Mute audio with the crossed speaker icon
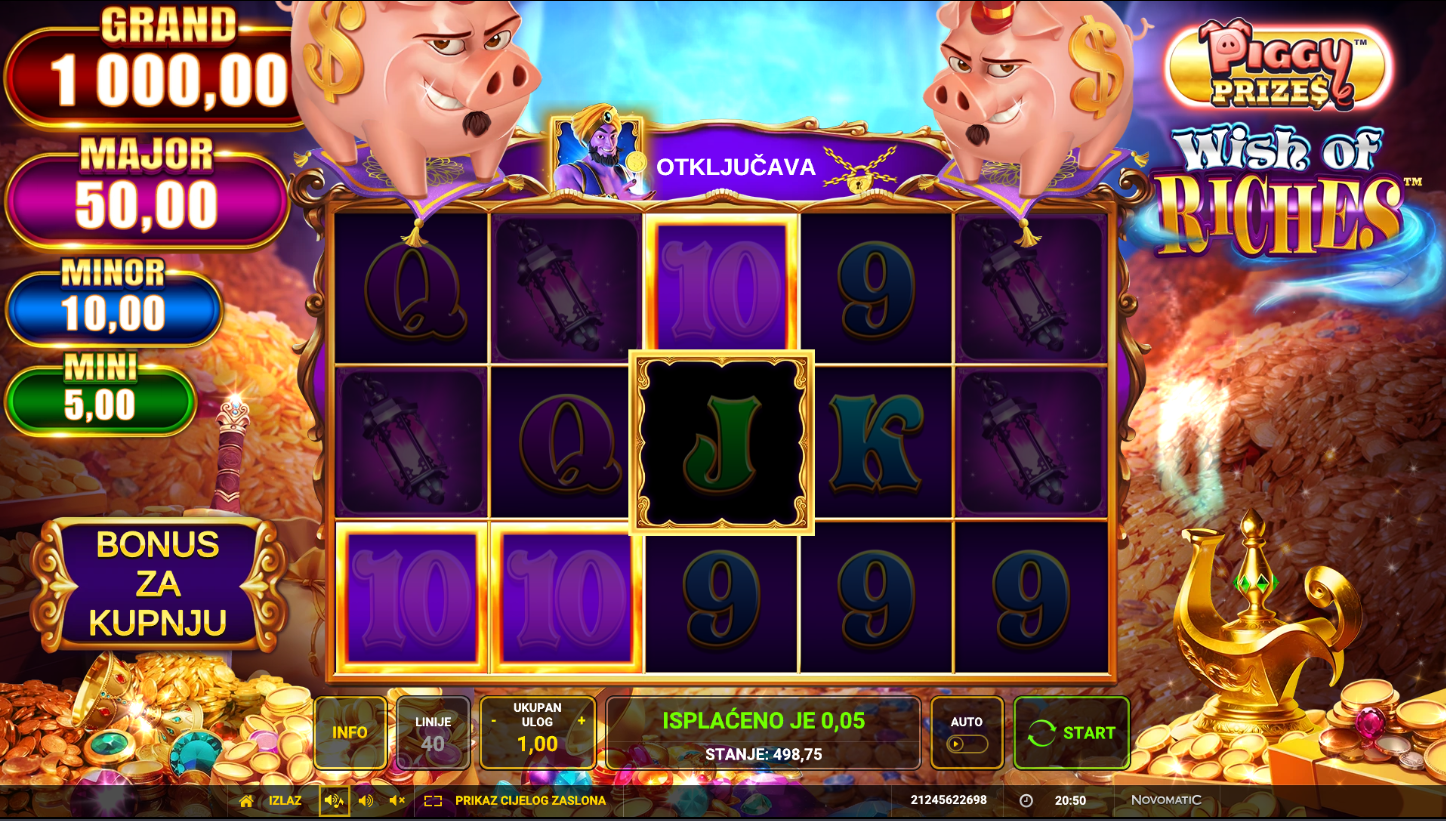Viewport: 1446px width, 821px height. (397, 801)
